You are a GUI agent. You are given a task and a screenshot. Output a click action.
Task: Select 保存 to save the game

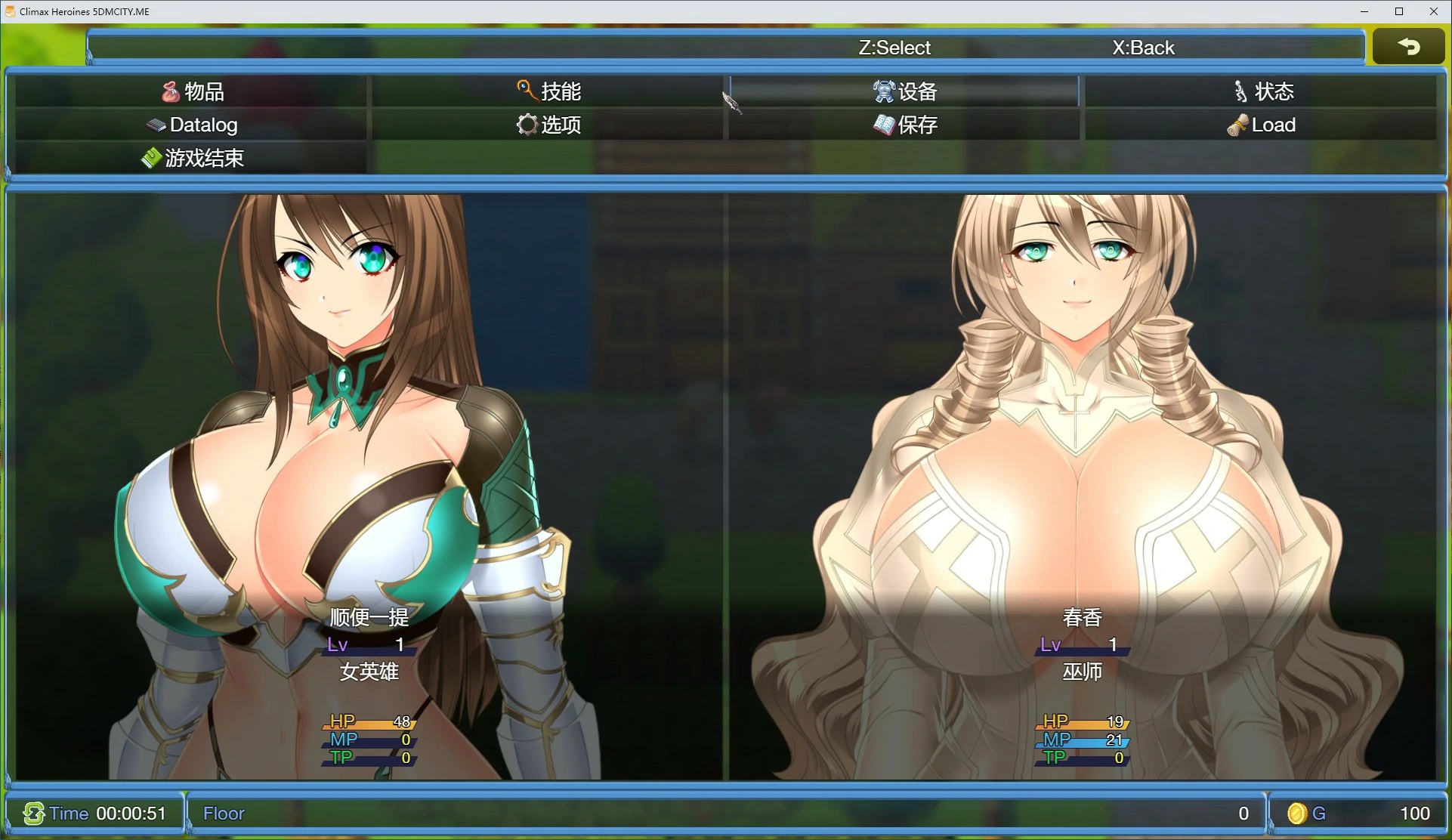(904, 125)
